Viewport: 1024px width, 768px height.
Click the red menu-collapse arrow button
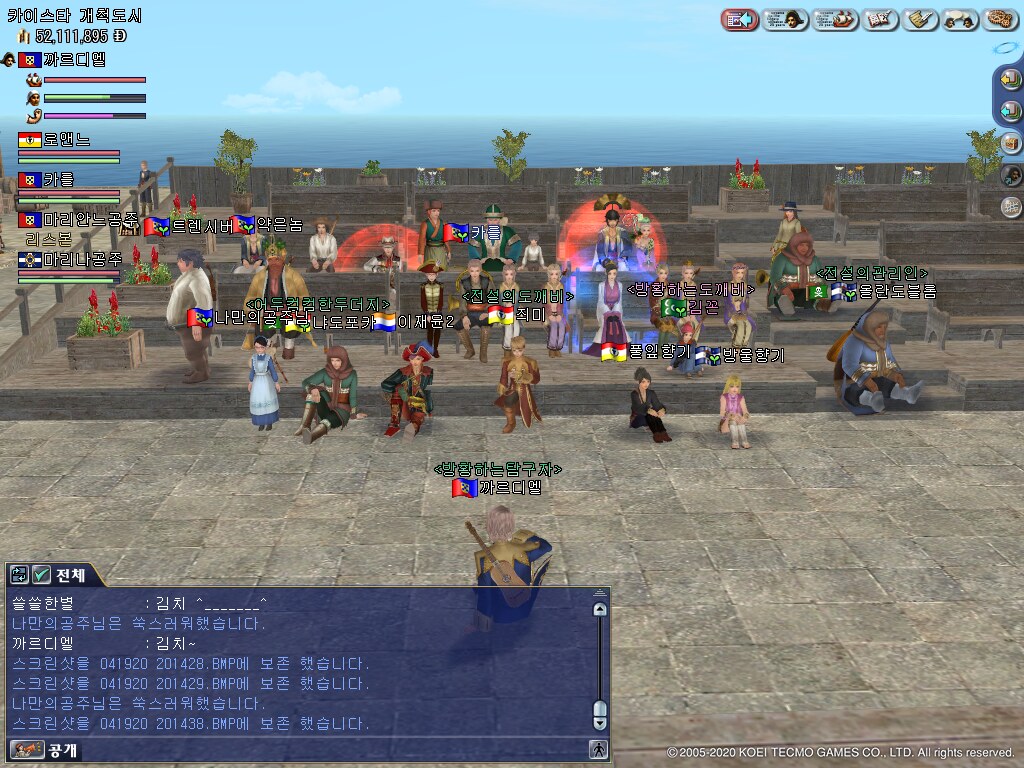[739, 19]
